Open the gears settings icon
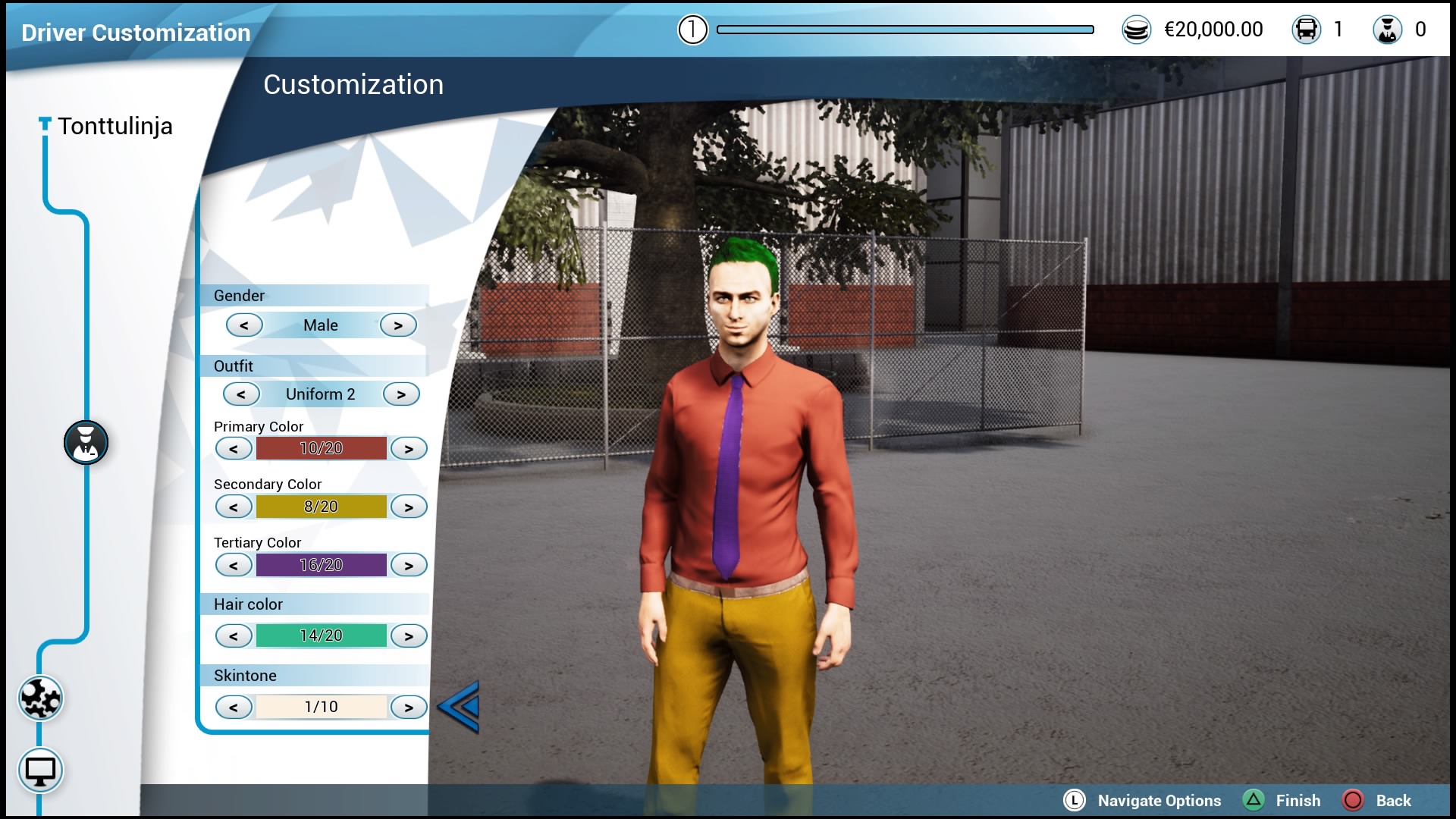Image resolution: width=1456 pixels, height=819 pixels. tap(40, 698)
